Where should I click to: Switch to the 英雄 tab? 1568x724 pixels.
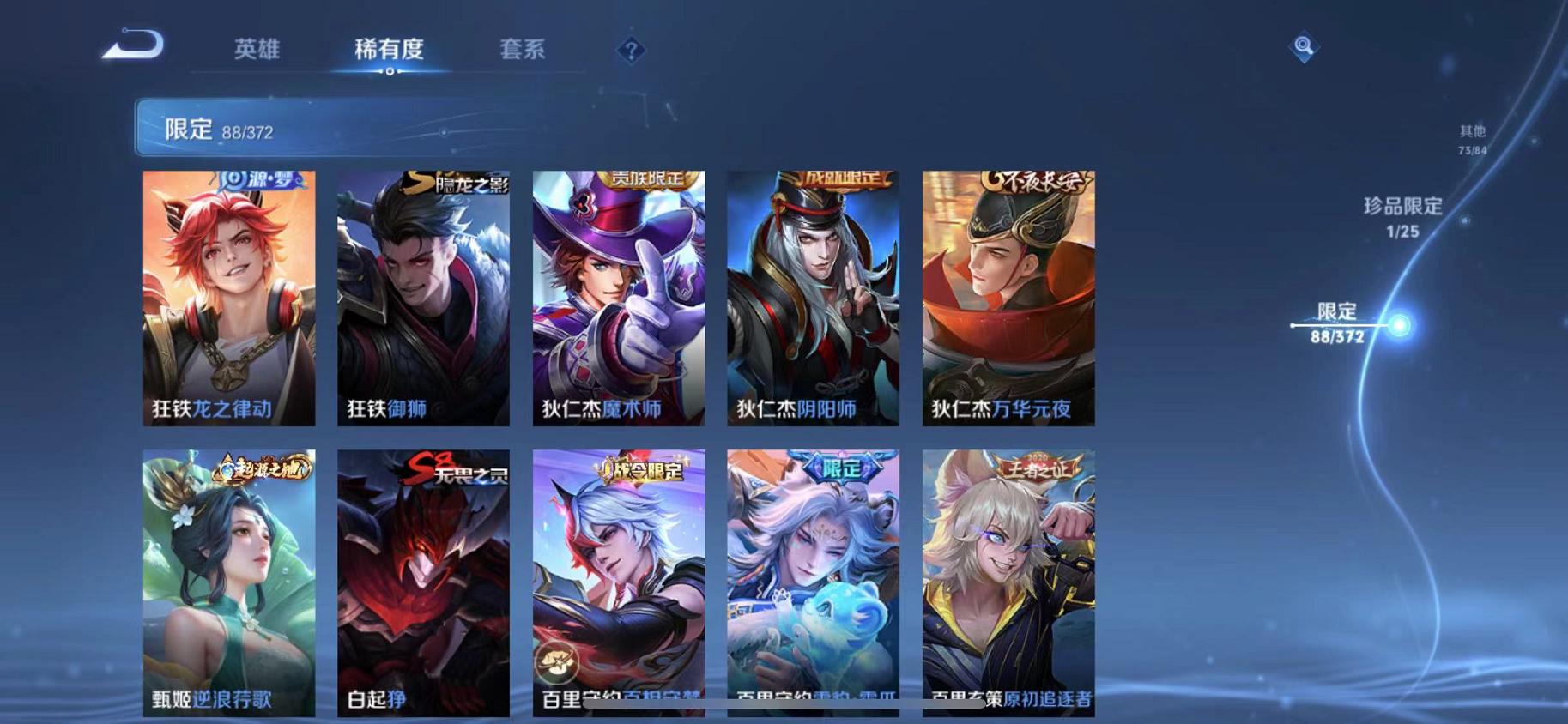(257, 50)
